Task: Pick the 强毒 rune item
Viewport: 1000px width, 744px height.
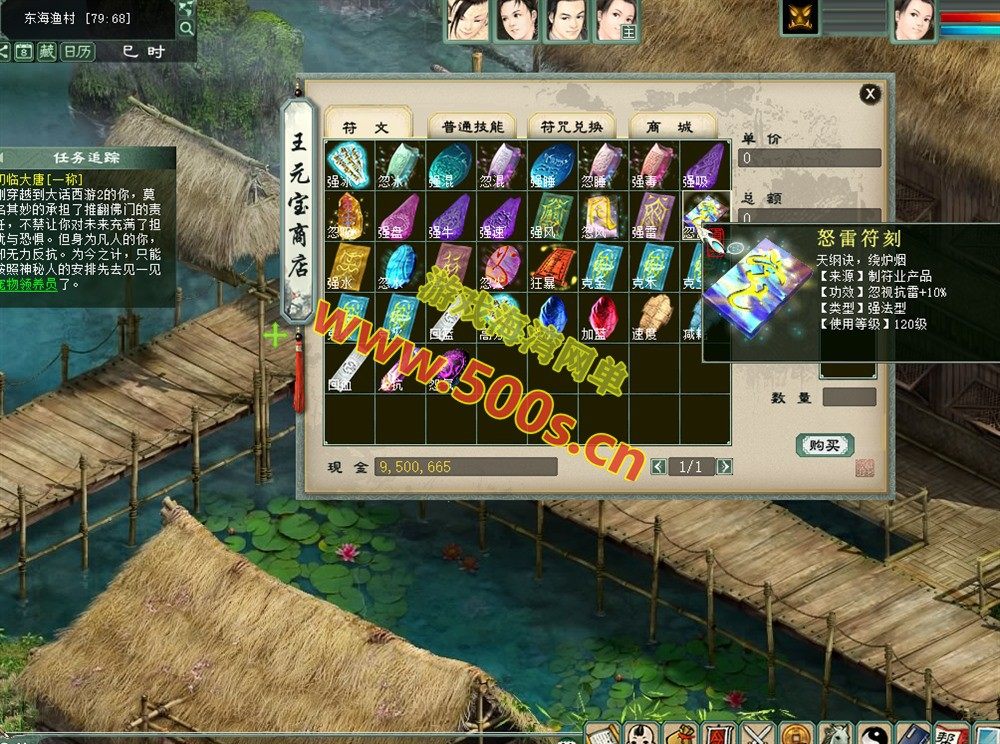Action: coord(655,164)
